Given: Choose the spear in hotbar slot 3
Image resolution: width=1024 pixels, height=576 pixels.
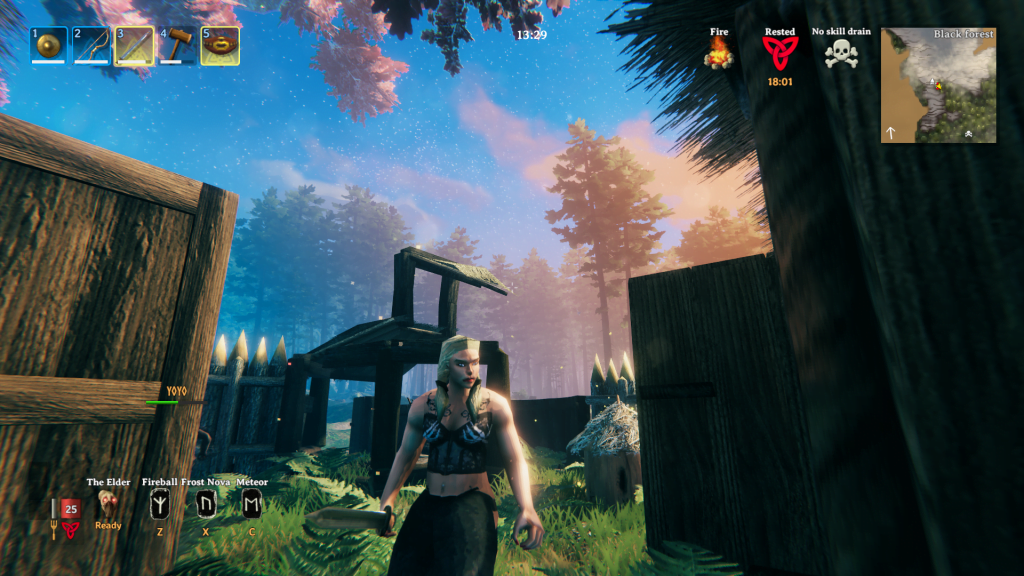Looking at the screenshot, I should click(x=135, y=46).
